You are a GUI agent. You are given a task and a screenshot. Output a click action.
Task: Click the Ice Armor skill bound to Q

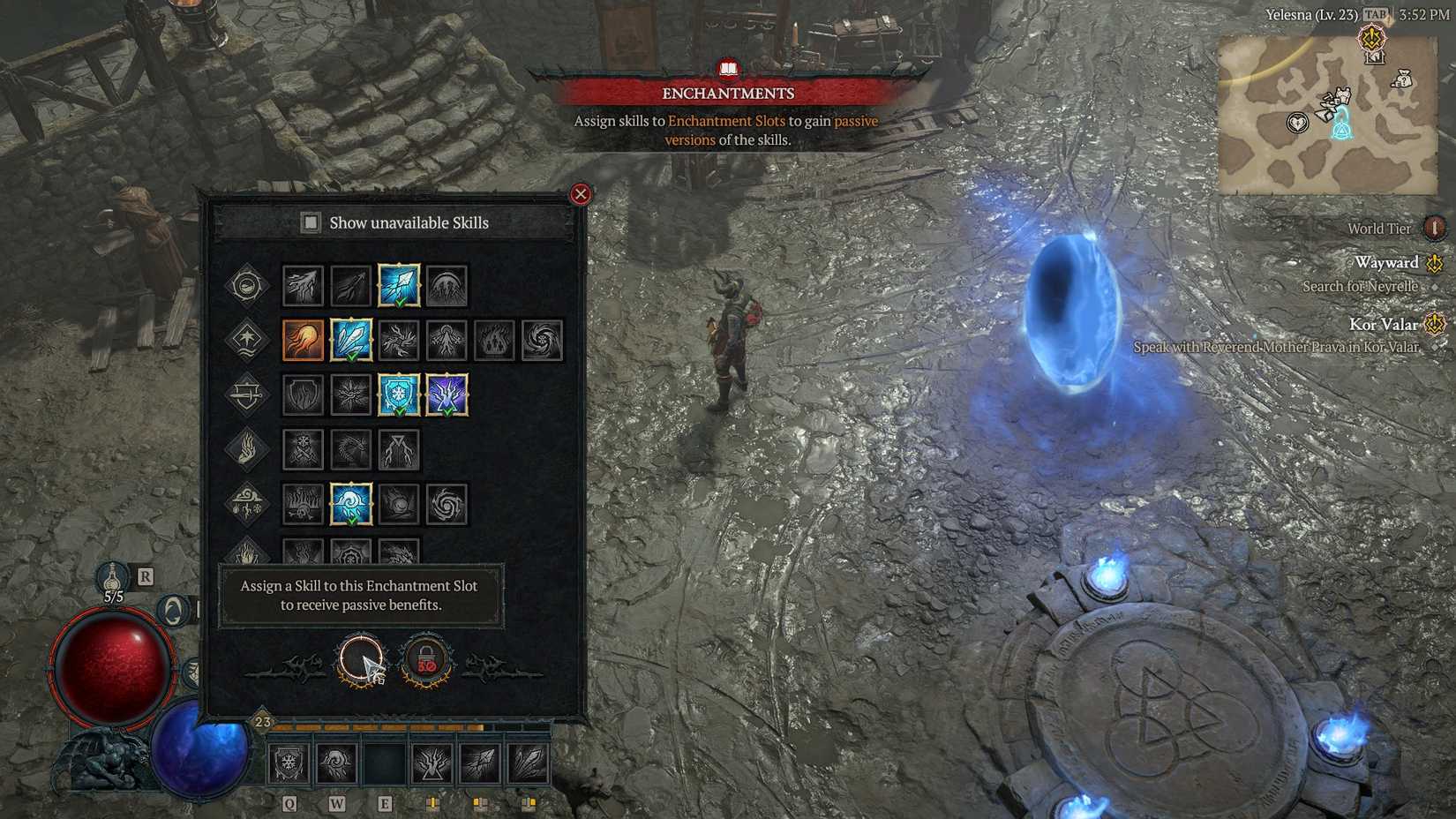click(290, 763)
